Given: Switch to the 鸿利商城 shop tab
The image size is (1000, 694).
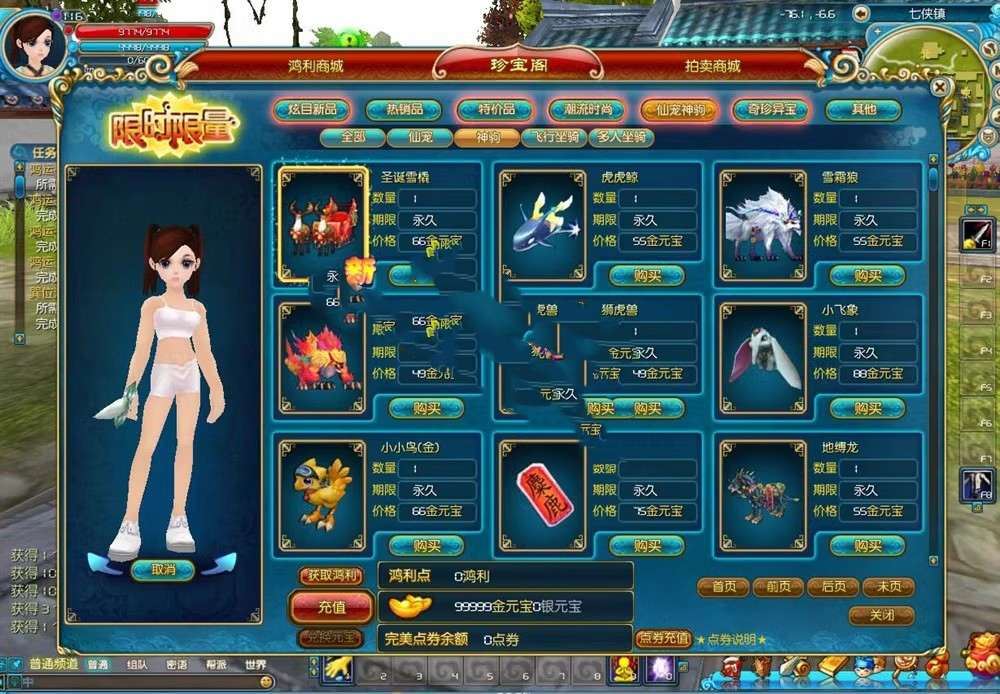Looking at the screenshot, I should pos(315,66).
